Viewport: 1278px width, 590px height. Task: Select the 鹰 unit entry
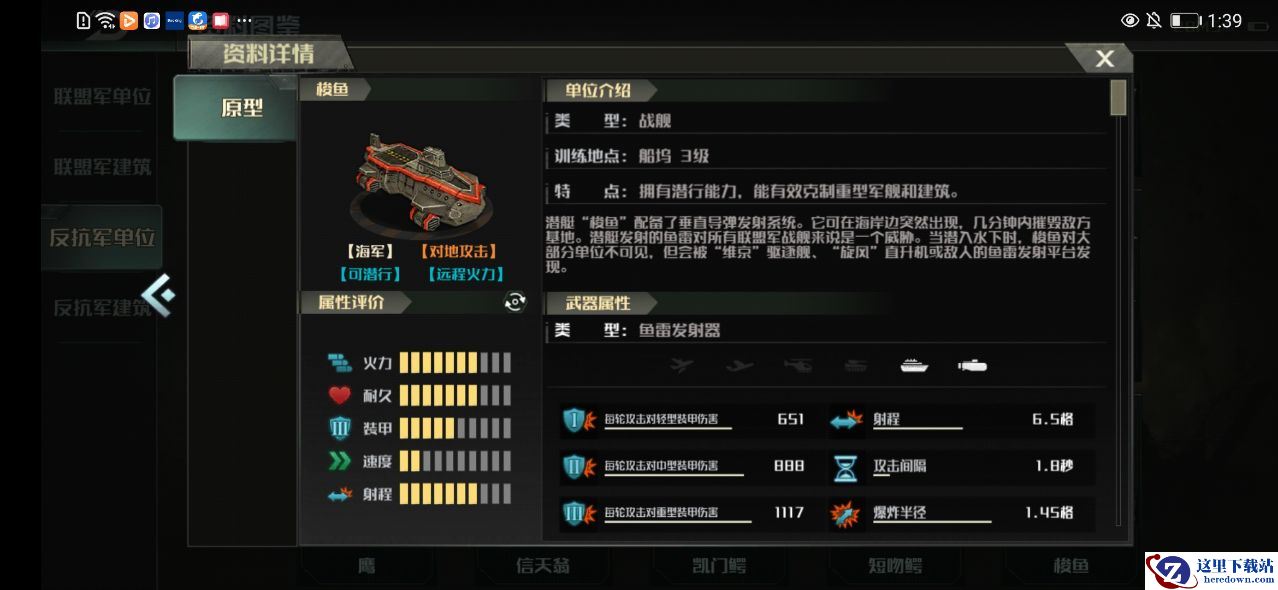367,566
